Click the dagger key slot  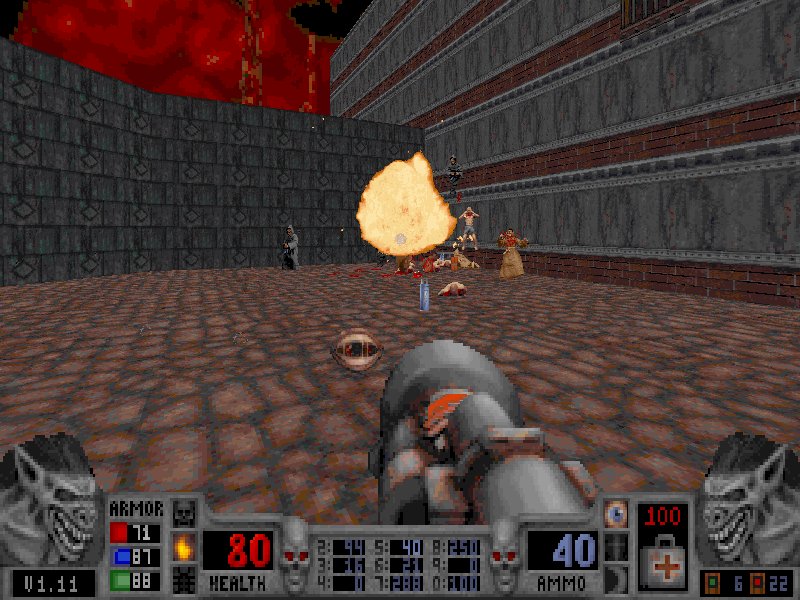coord(617,547)
